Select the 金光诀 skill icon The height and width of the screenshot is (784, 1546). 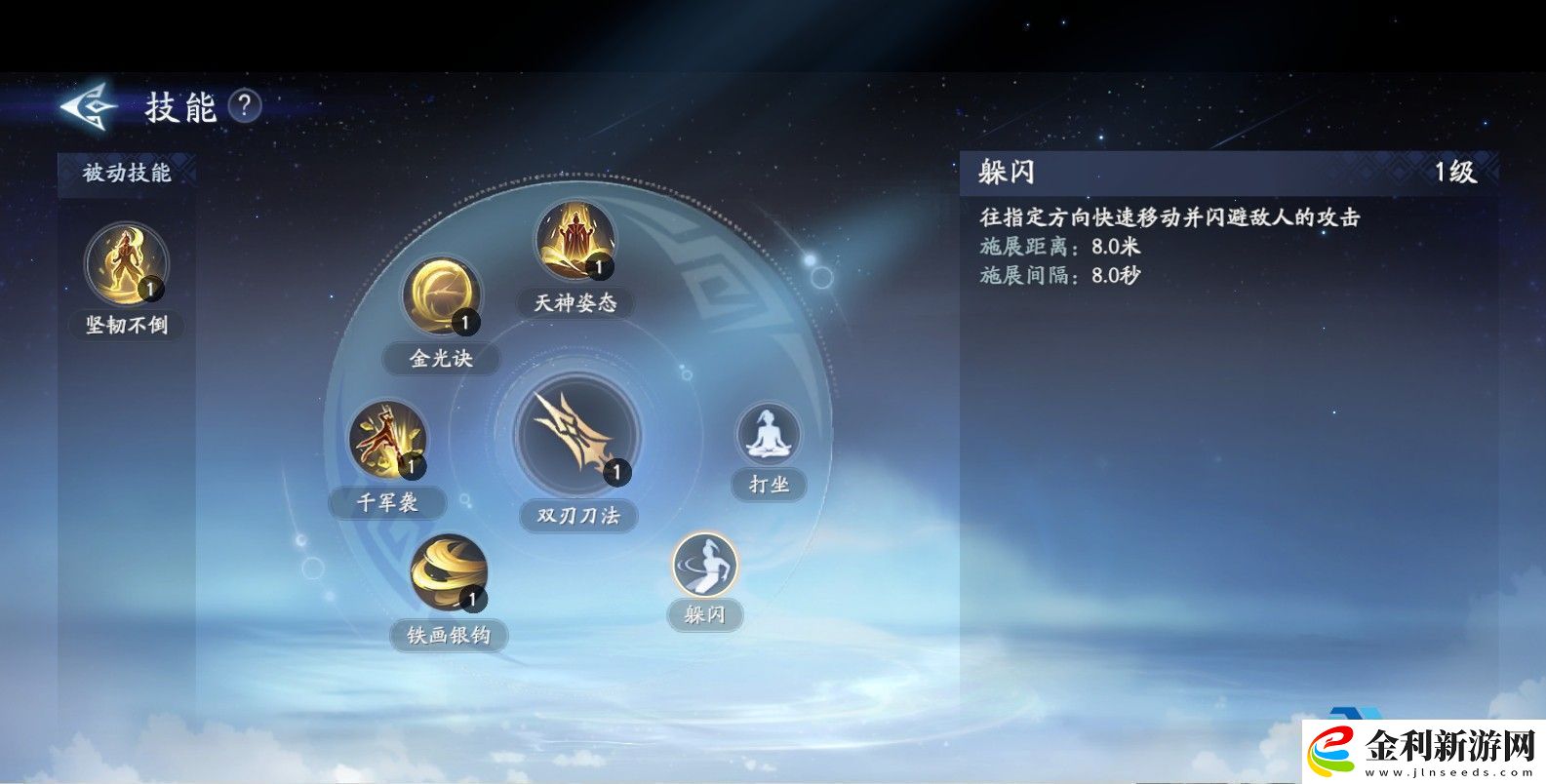point(444,295)
